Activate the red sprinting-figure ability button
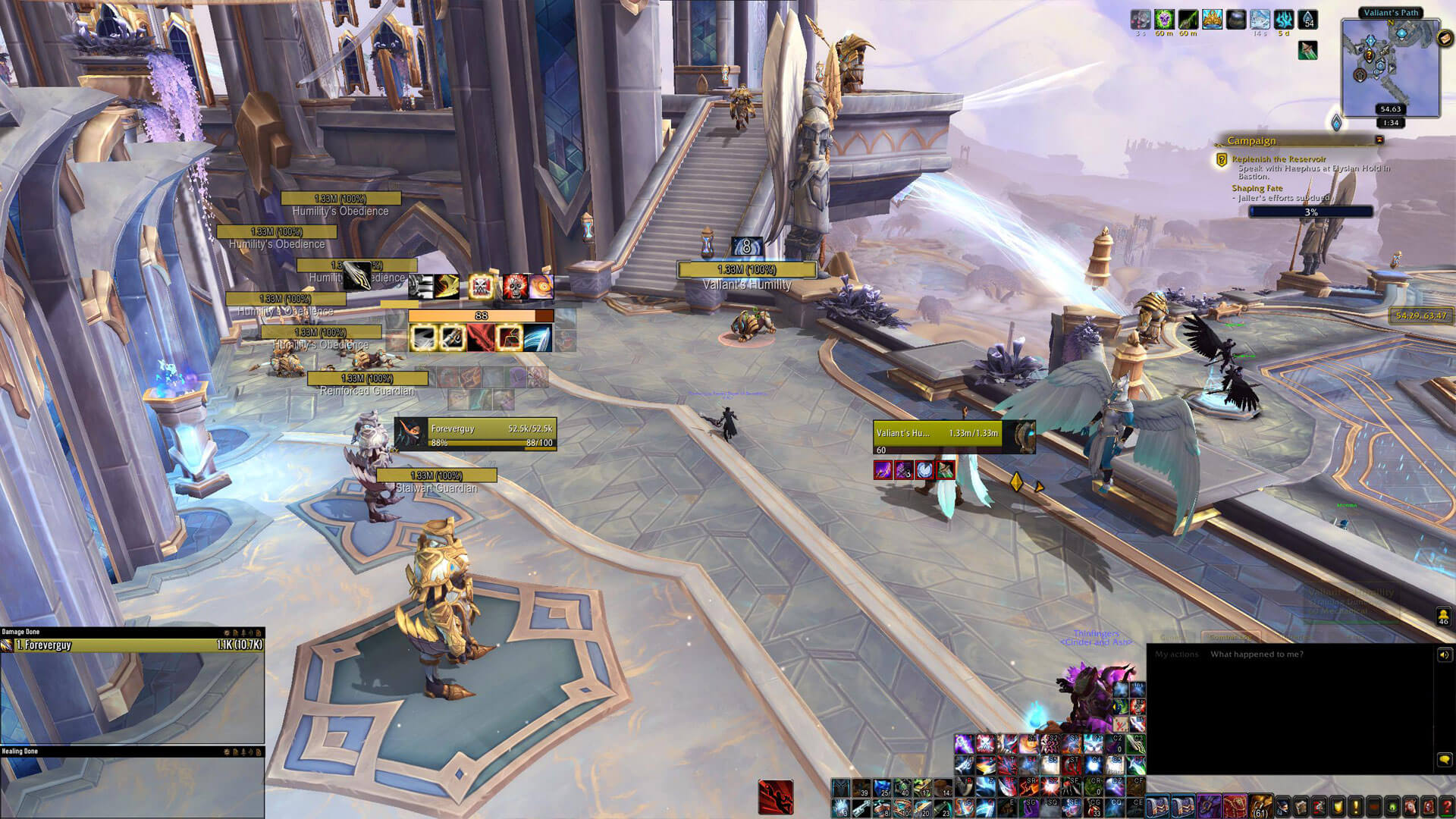 776,797
